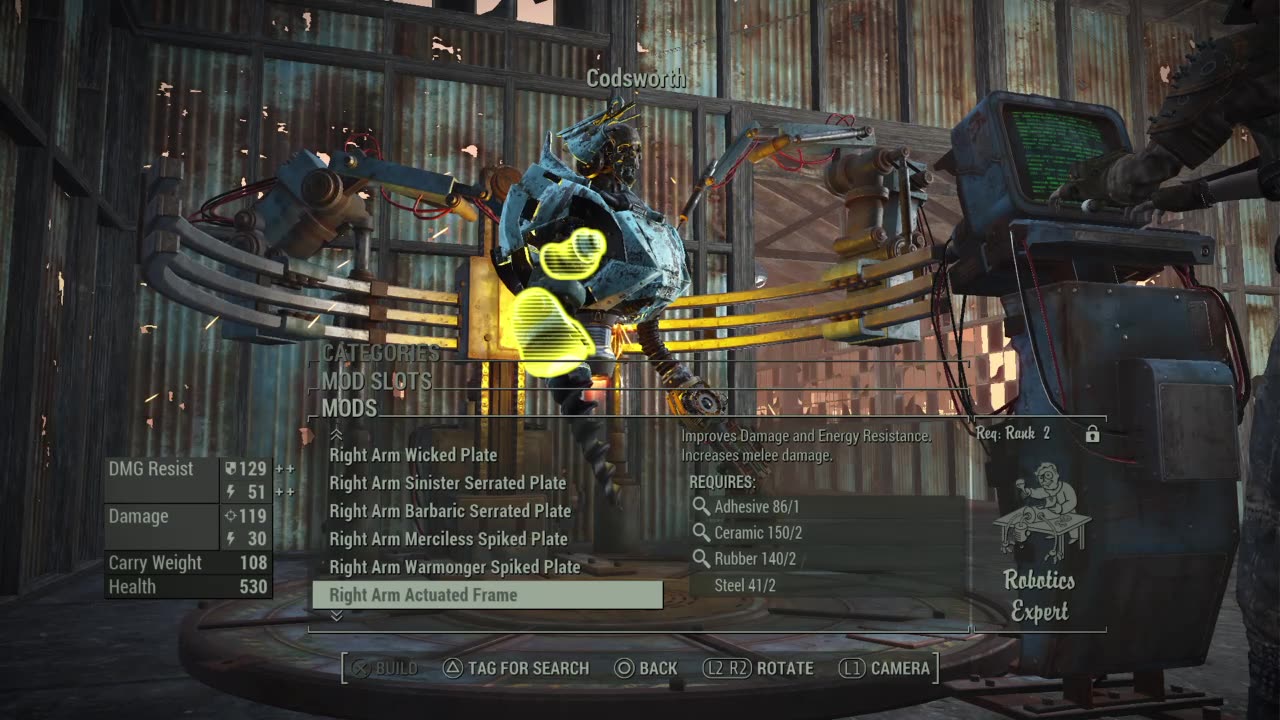Click the Rubber 140/2 requirement row
Viewport: 1280px width, 720px height.
point(755,559)
